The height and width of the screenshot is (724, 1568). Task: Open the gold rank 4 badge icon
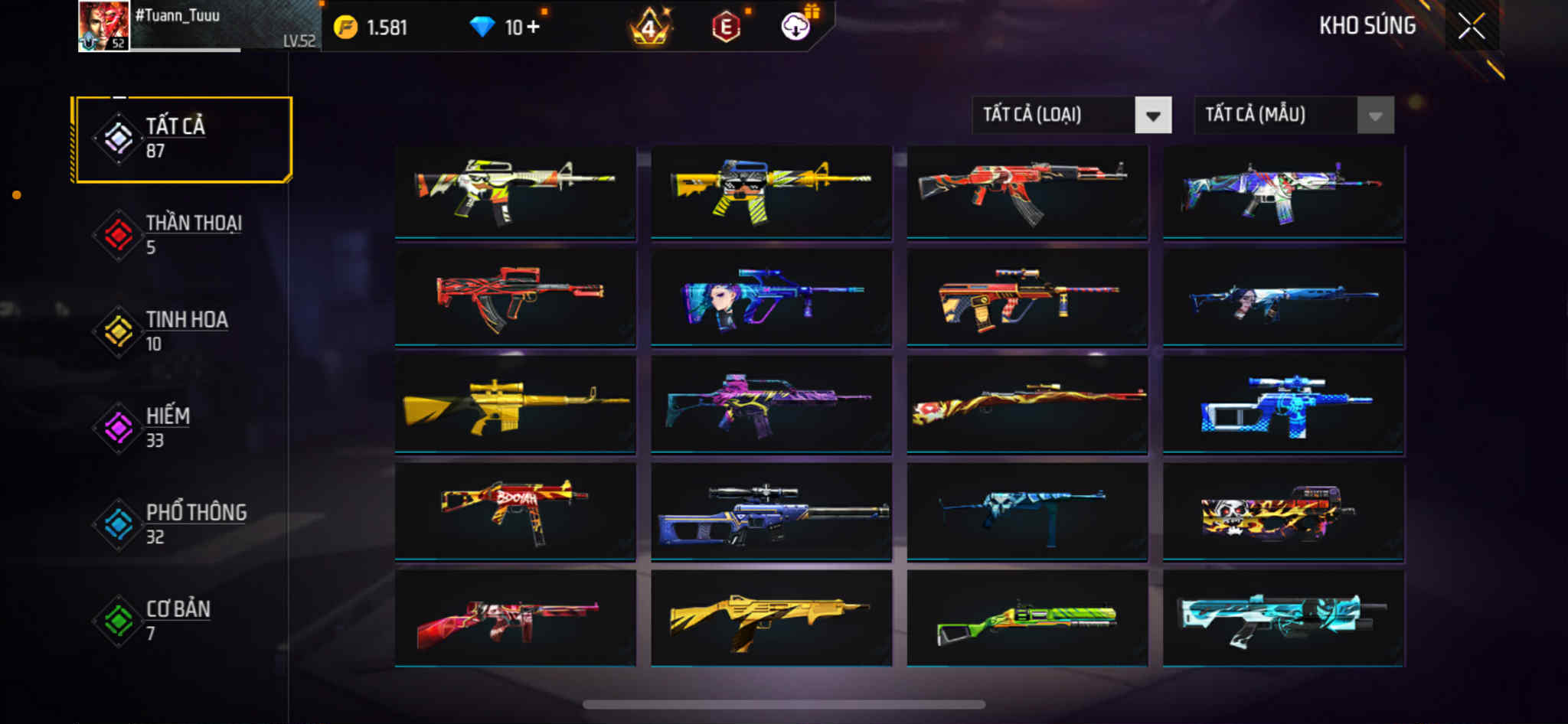(x=649, y=28)
